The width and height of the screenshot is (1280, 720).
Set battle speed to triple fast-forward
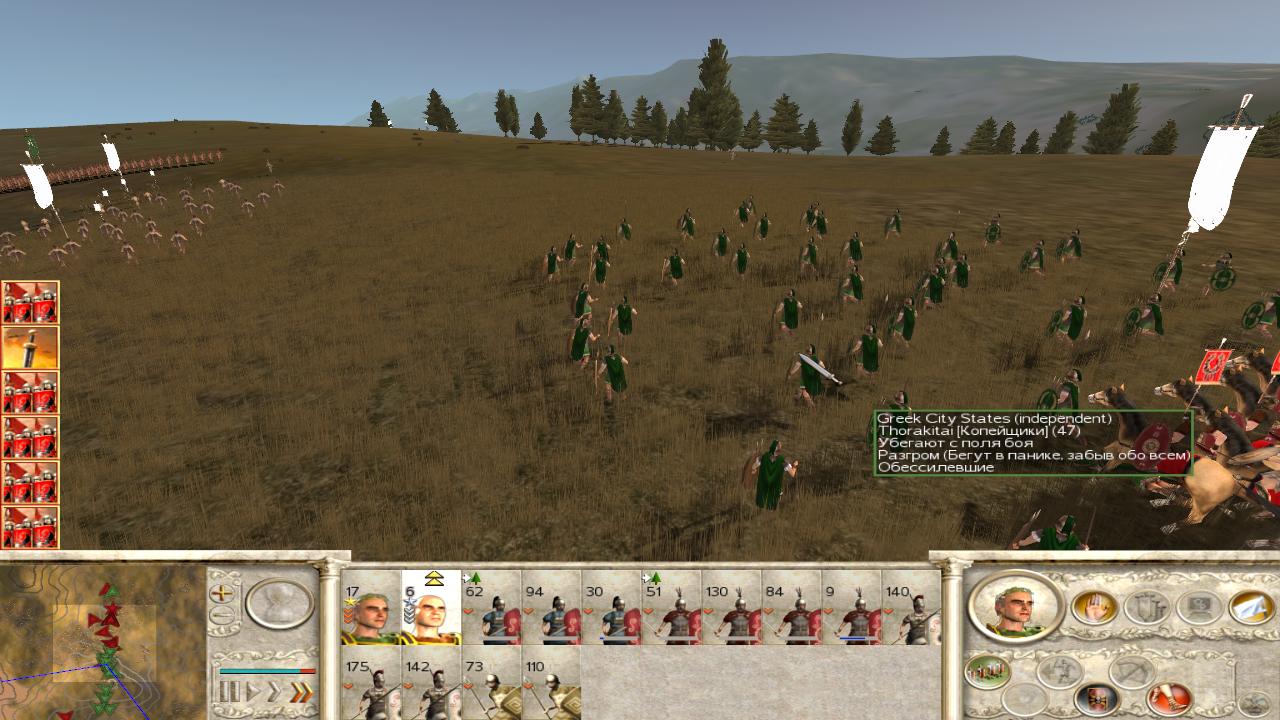coord(299,691)
